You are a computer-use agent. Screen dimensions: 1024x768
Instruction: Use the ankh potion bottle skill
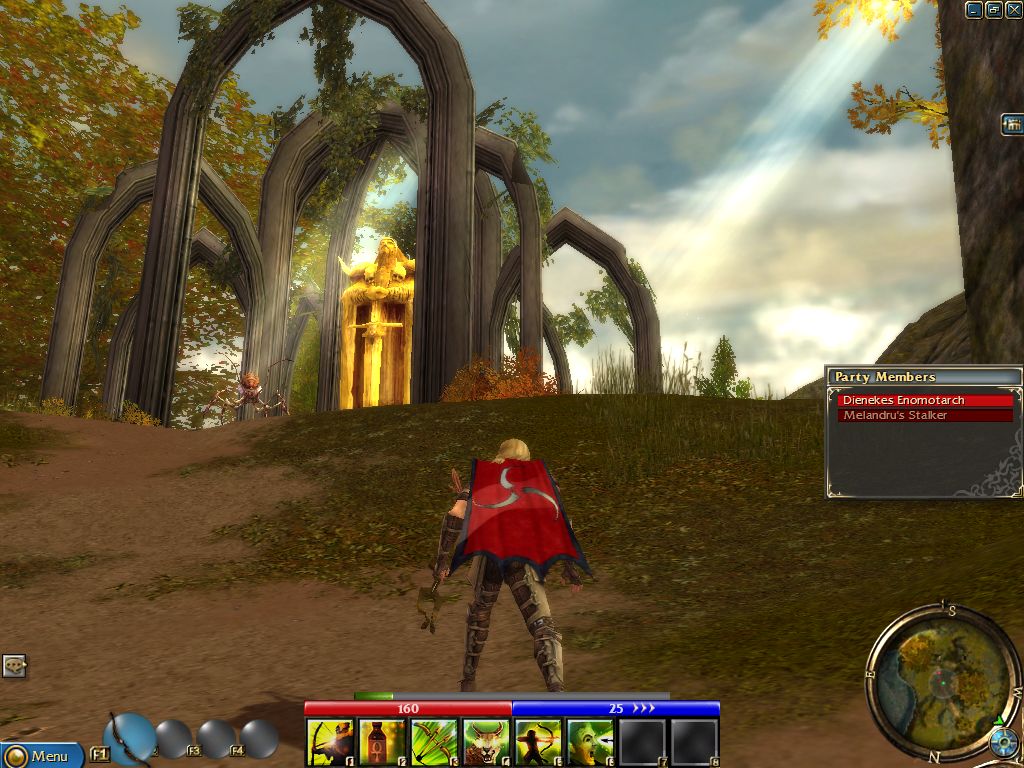pyautogui.click(x=382, y=742)
